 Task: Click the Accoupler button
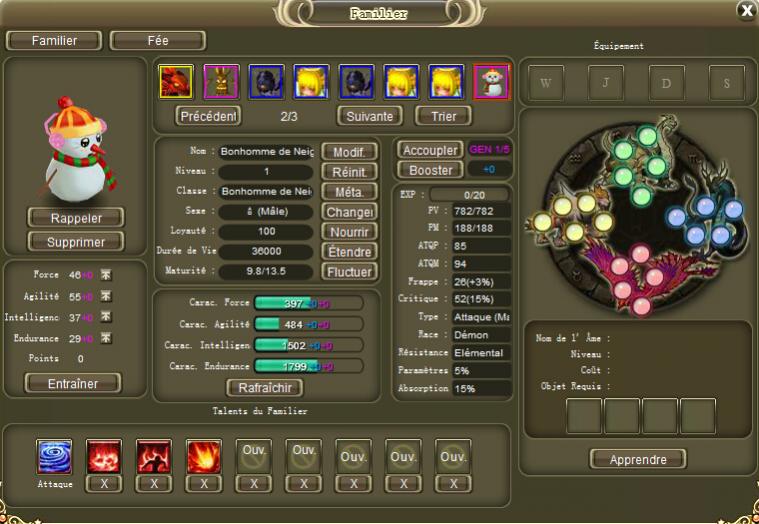click(429, 150)
